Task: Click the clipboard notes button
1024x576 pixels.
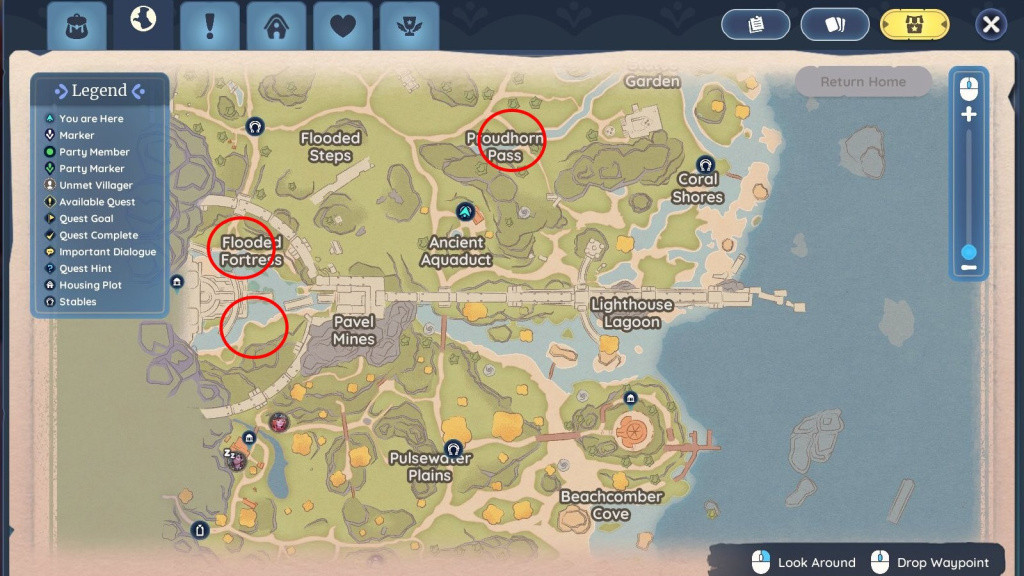Action: pos(756,25)
